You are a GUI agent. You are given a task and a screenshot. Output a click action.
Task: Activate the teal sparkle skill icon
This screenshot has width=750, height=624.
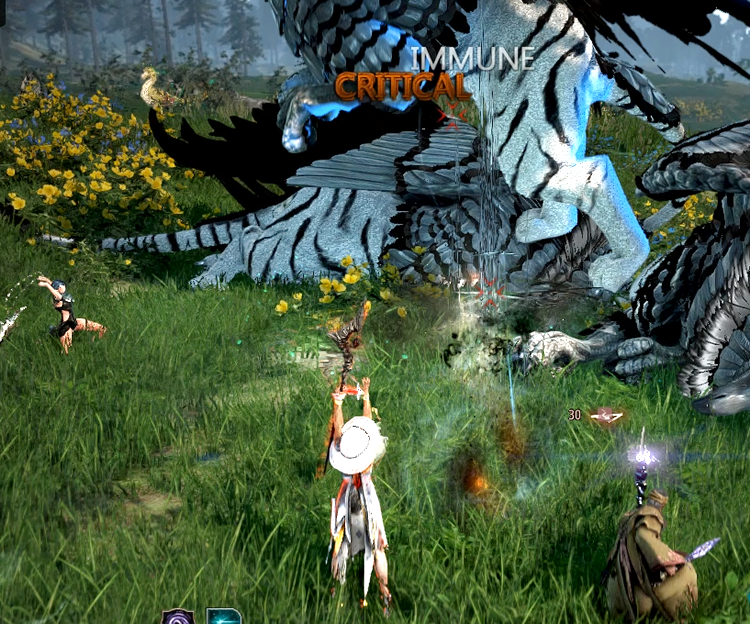[223, 616]
